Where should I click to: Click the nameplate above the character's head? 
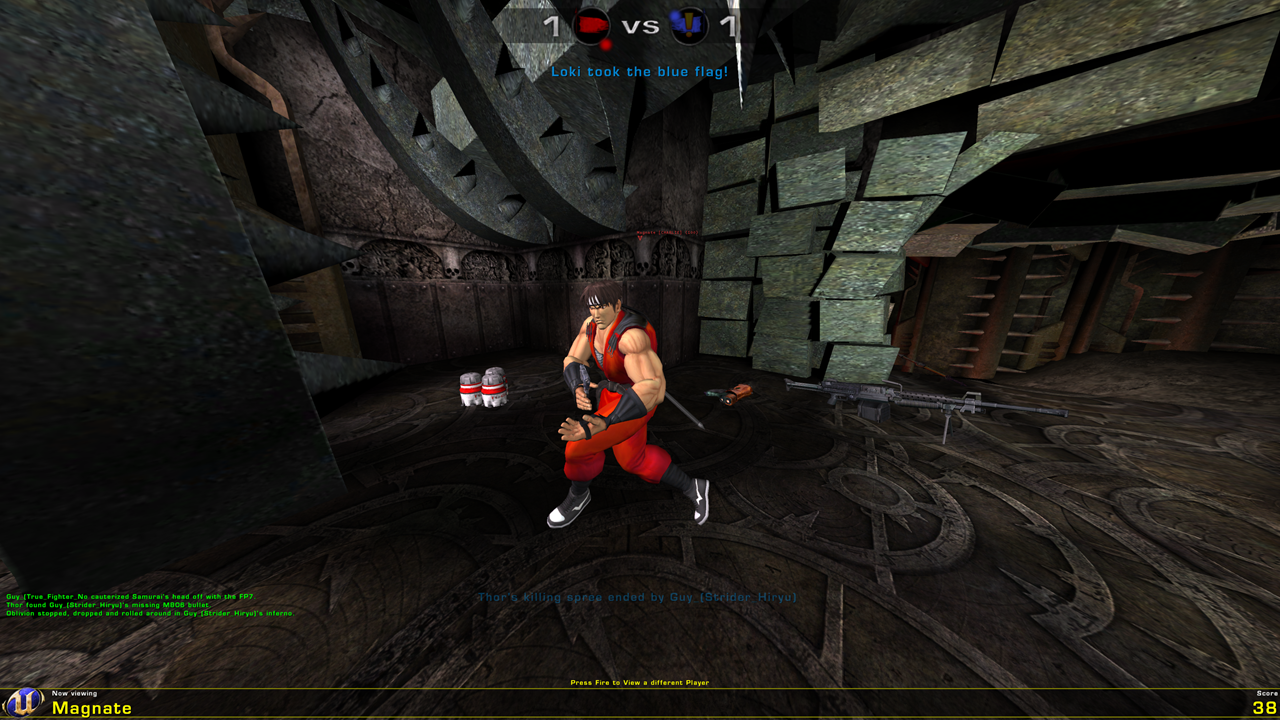coord(667,233)
